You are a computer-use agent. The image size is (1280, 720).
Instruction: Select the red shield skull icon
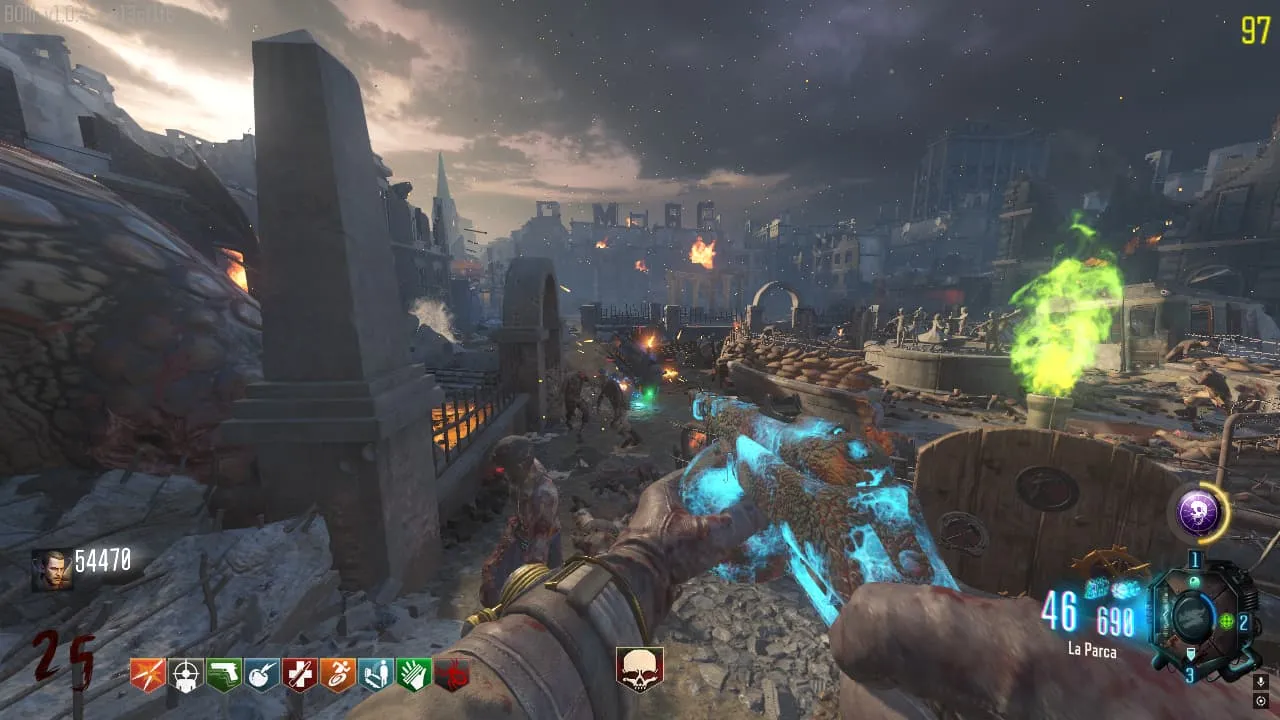(639, 669)
